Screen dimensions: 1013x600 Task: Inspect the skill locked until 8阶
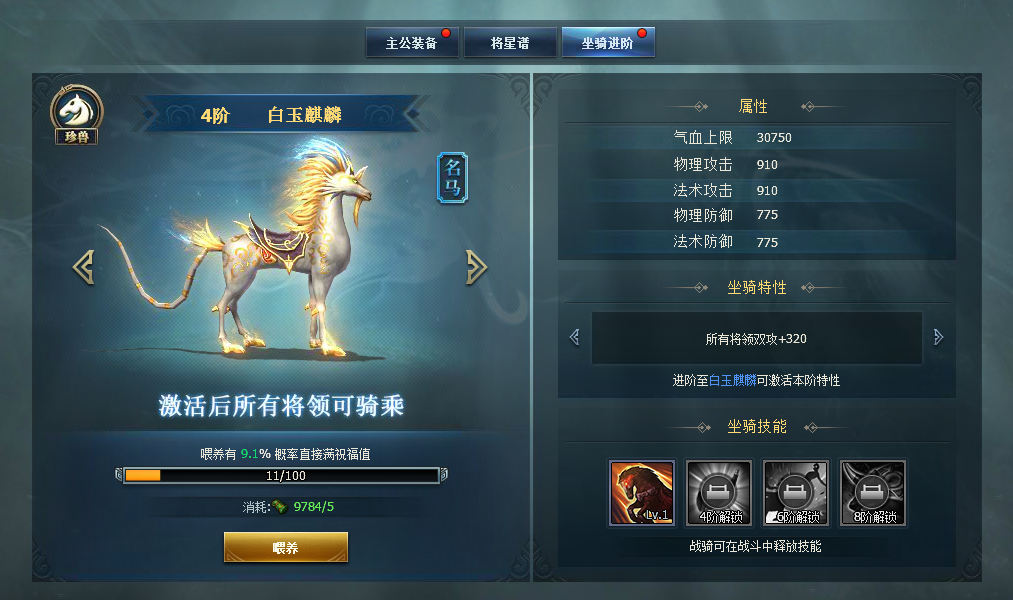(873, 492)
